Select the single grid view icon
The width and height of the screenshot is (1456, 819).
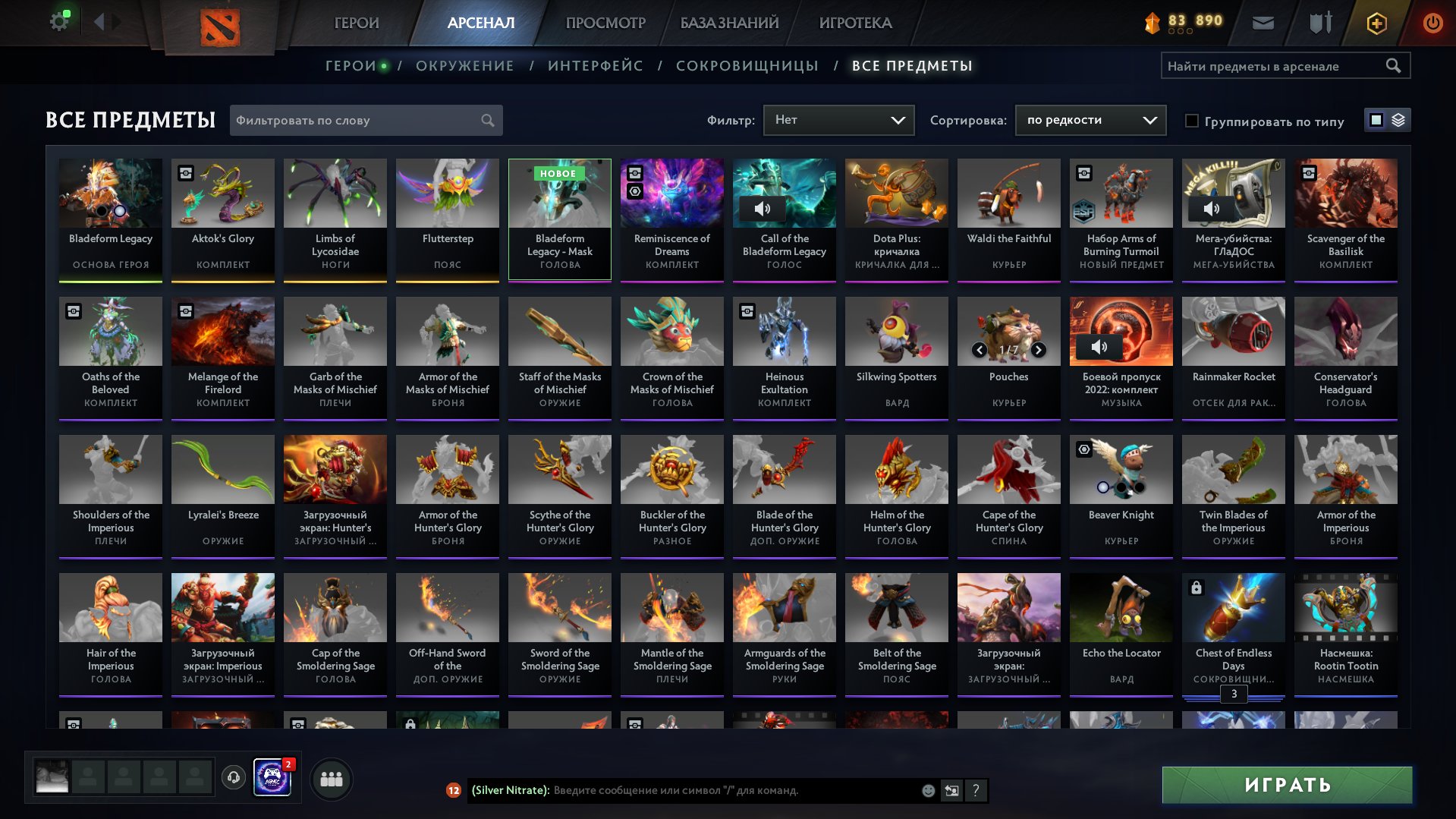point(1375,120)
